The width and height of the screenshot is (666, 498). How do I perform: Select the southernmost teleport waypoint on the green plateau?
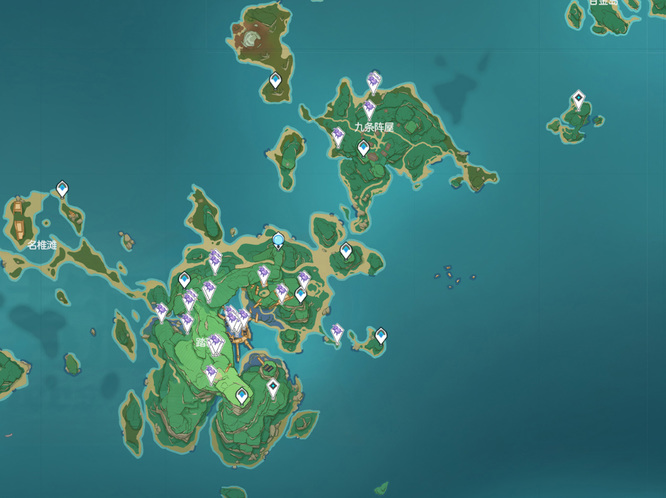pyautogui.click(x=242, y=397)
